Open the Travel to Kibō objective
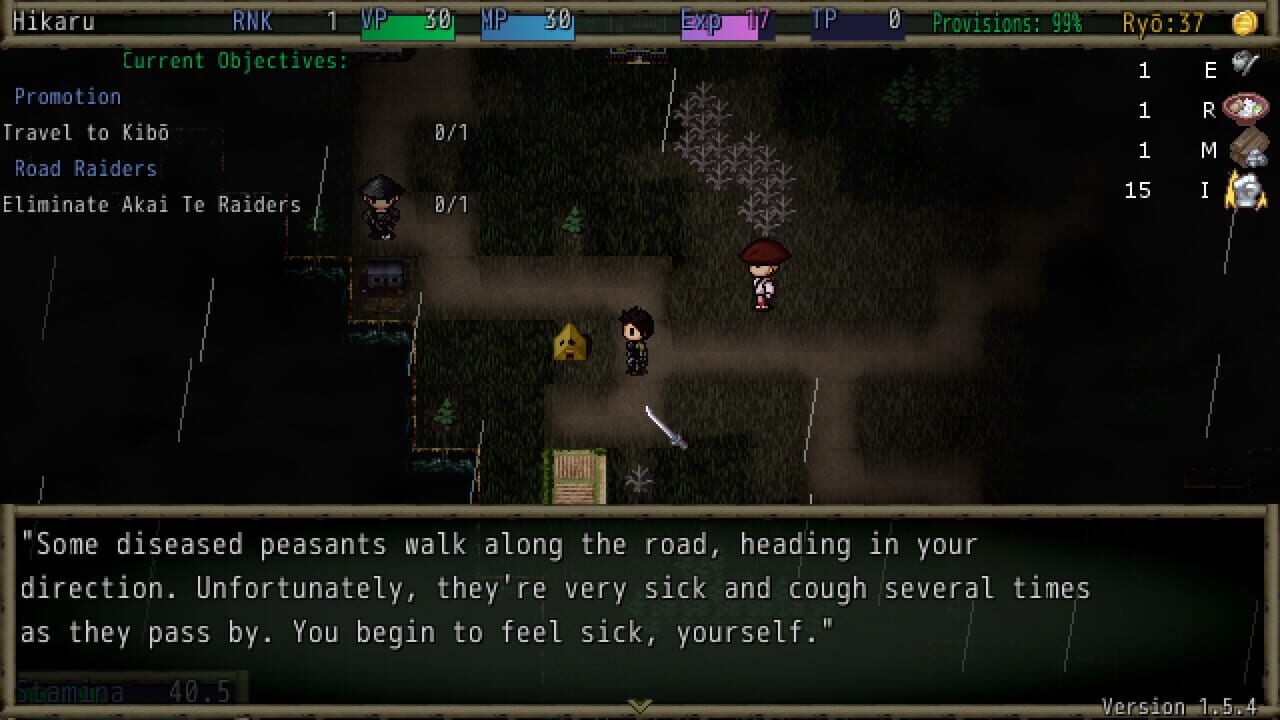This screenshot has height=720, width=1280. (x=85, y=132)
